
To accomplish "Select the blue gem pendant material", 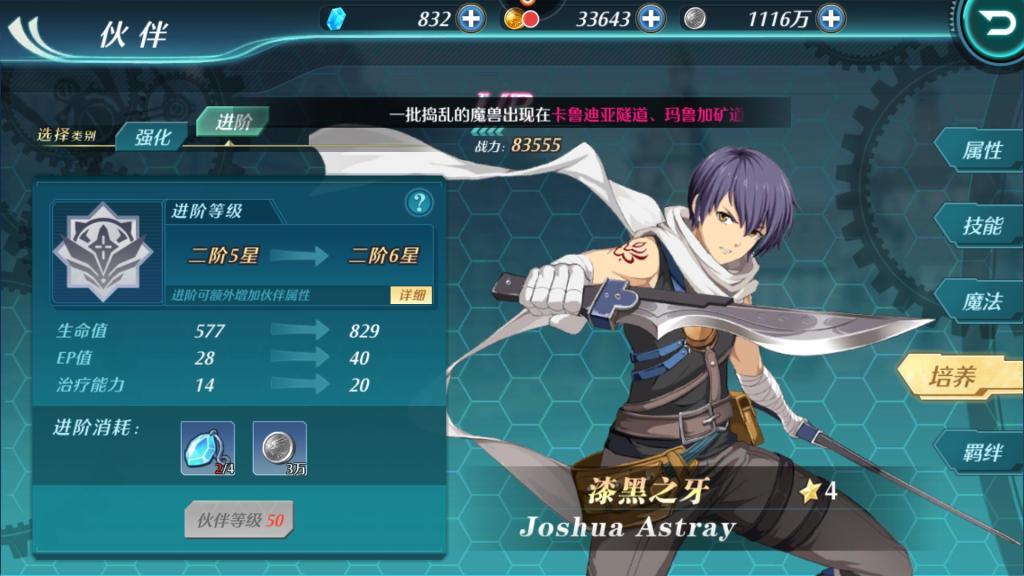I will [x=208, y=447].
